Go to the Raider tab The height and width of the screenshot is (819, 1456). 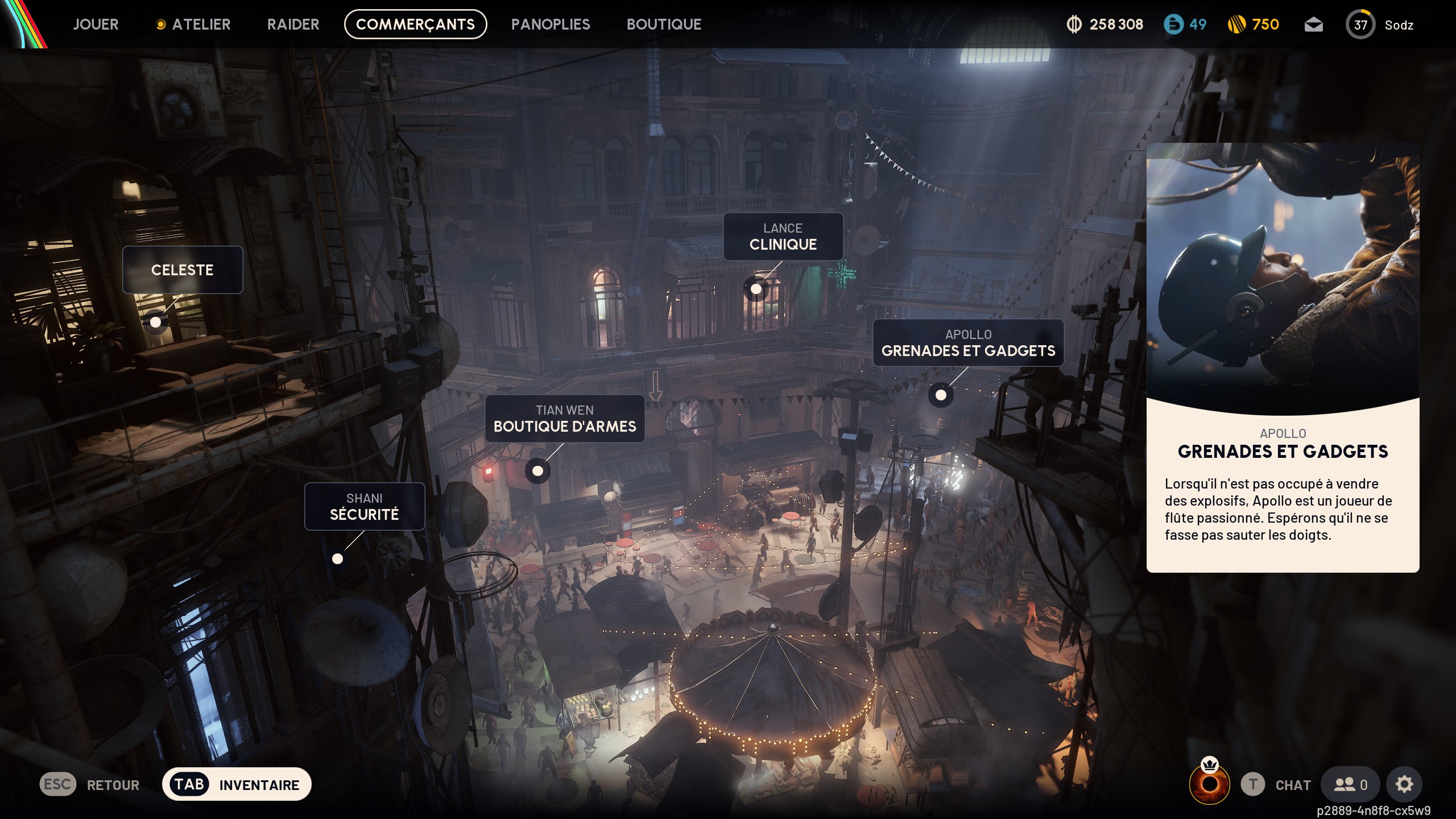(293, 24)
